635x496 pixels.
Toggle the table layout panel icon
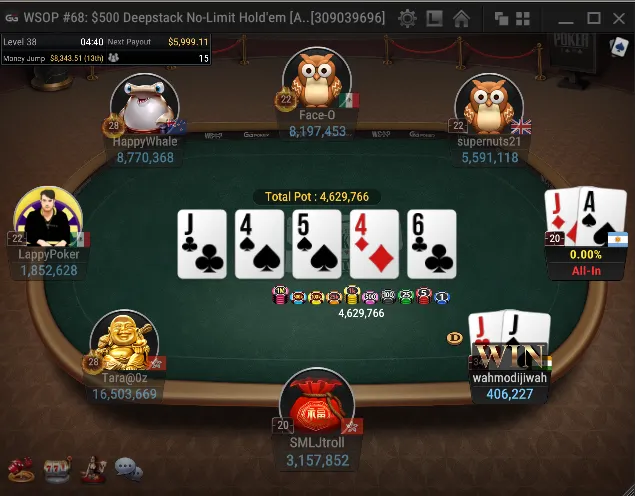[x=434, y=18]
